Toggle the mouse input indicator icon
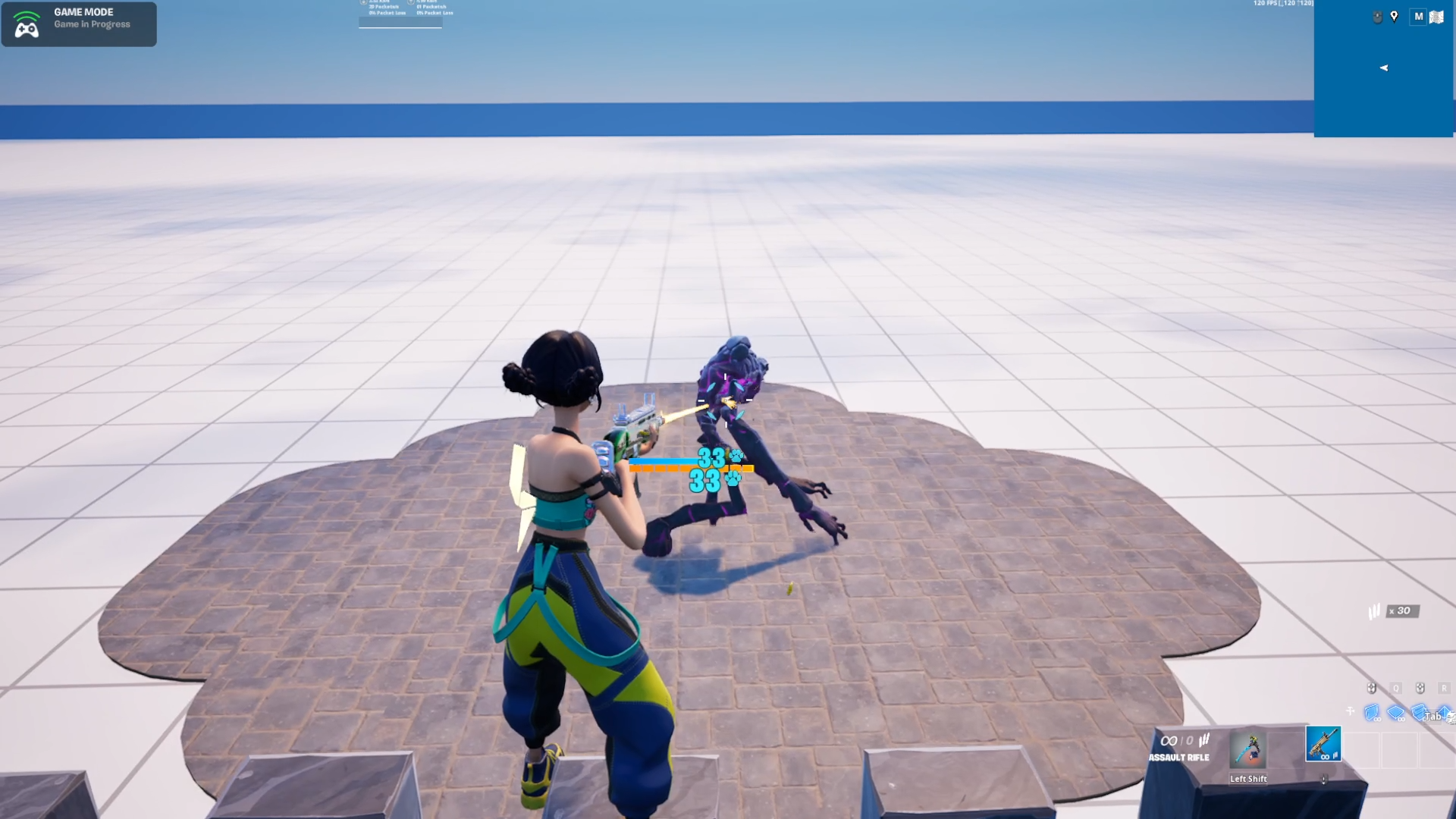This screenshot has width=1456, height=819. (1377, 16)
